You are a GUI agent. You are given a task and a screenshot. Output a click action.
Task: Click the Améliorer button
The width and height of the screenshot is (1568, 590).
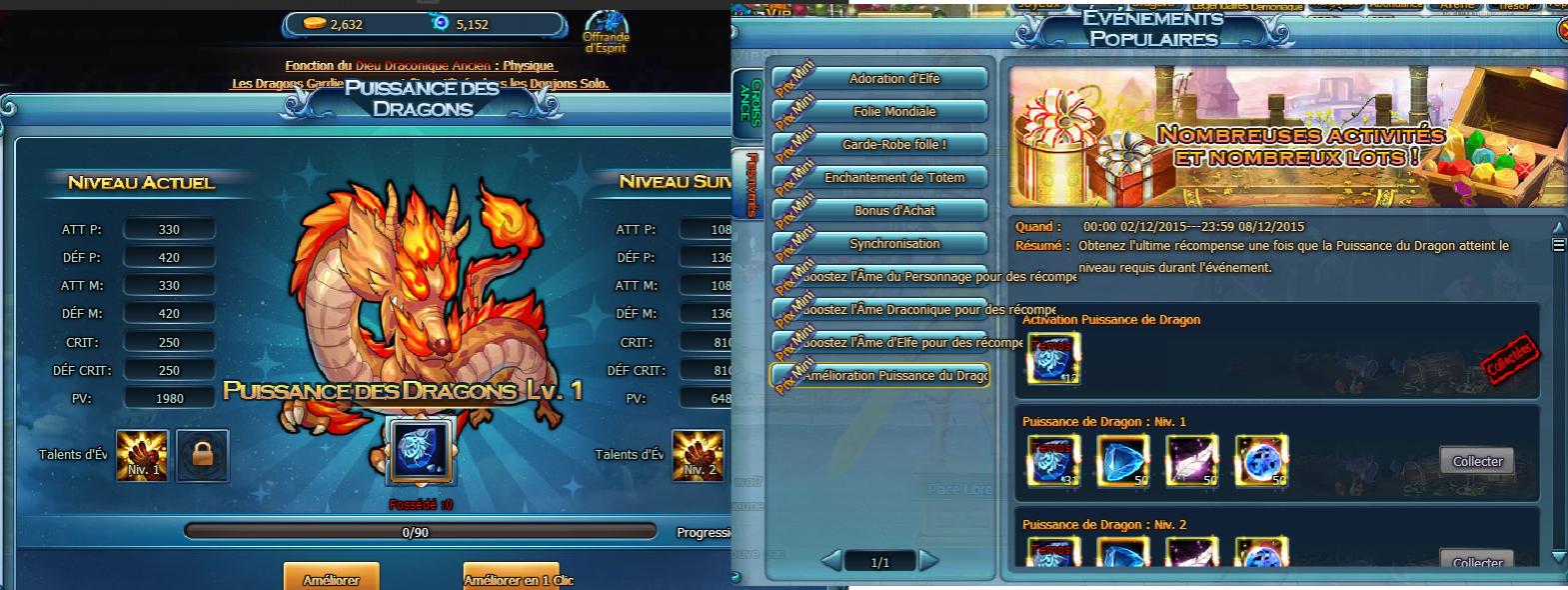tap(331, 578)
